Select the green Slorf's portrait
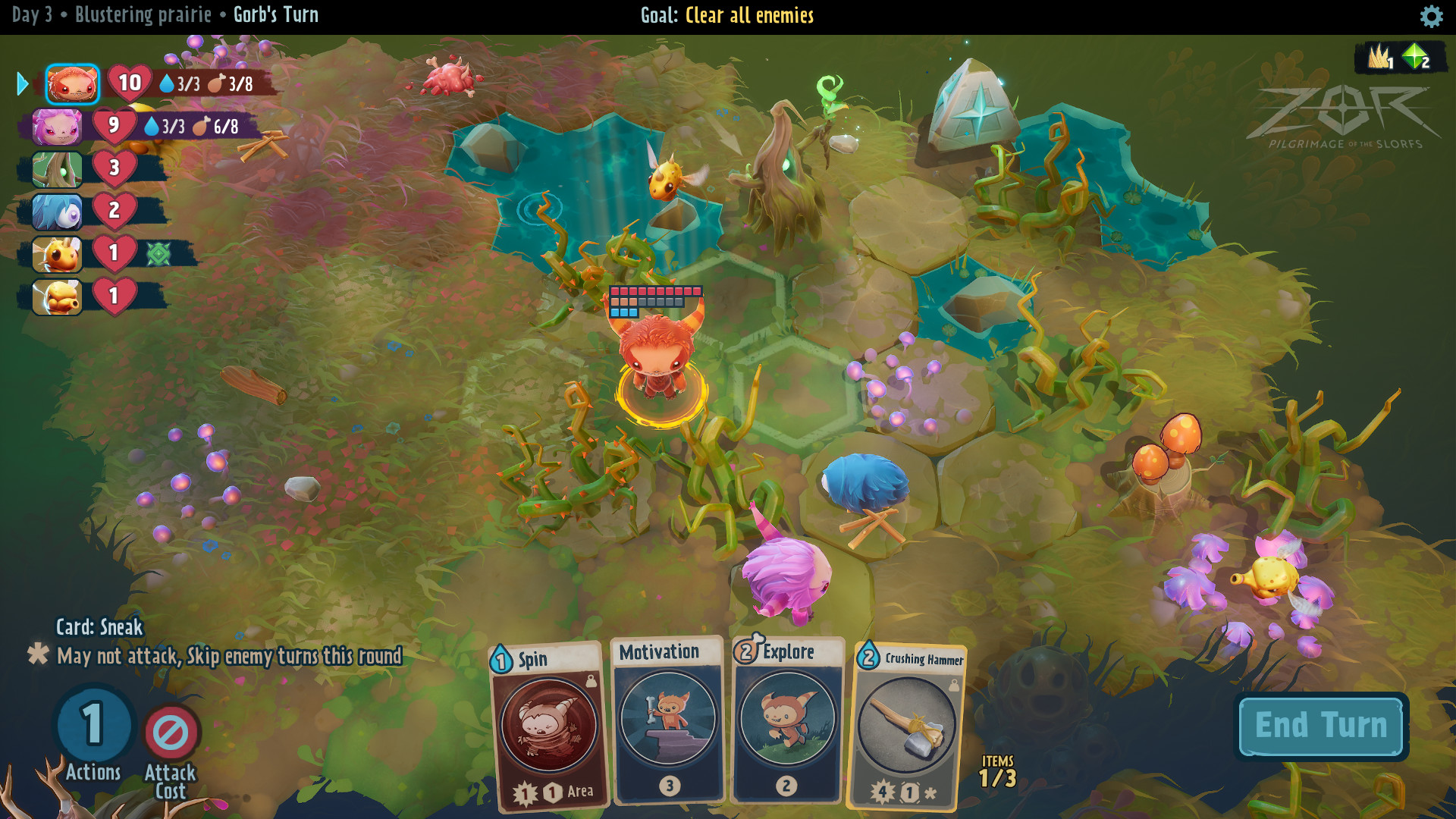The height and width of the screenshot is (819, 1456). point(57,170)
